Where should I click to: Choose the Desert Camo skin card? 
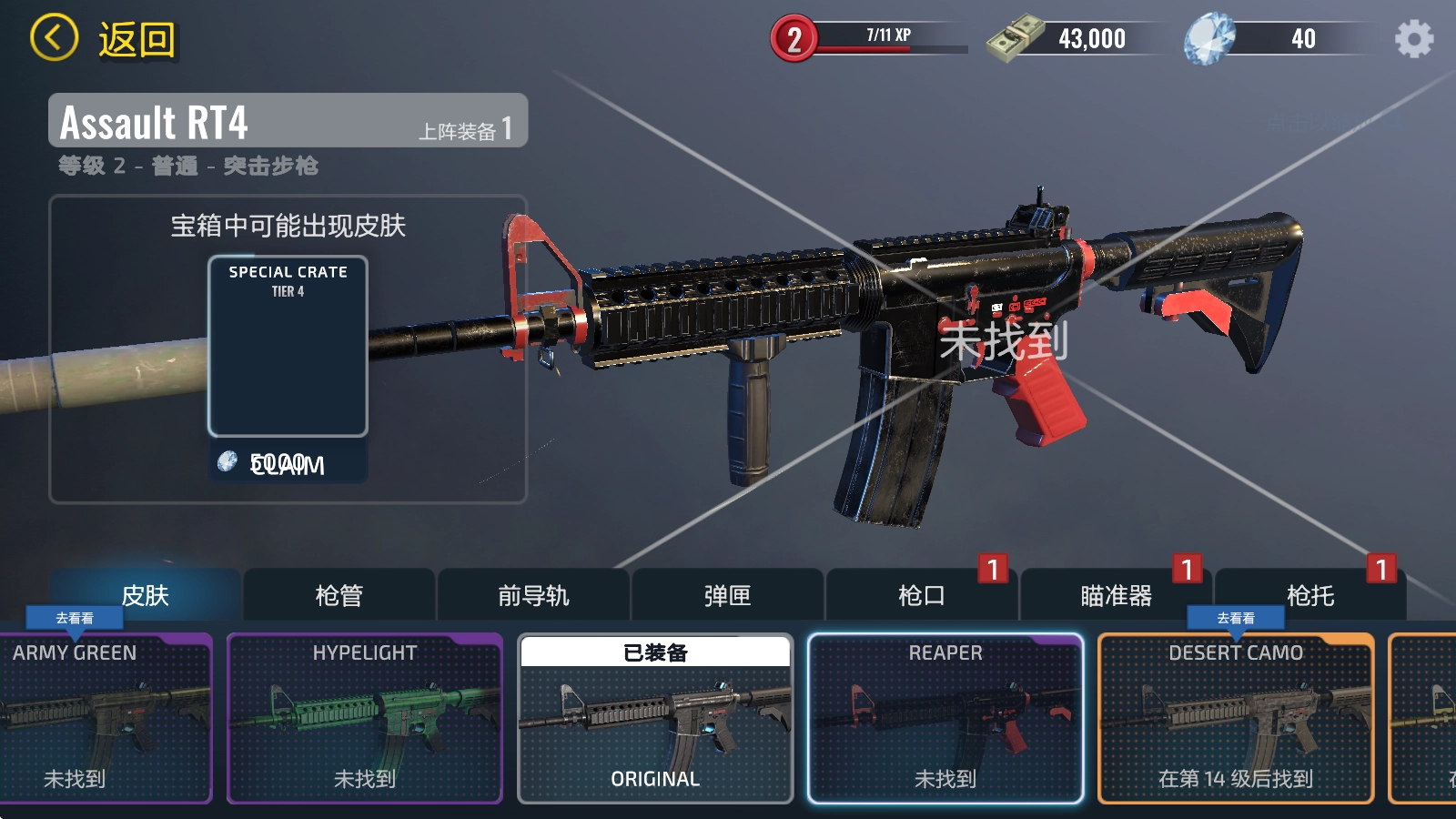click(1236, 718)
